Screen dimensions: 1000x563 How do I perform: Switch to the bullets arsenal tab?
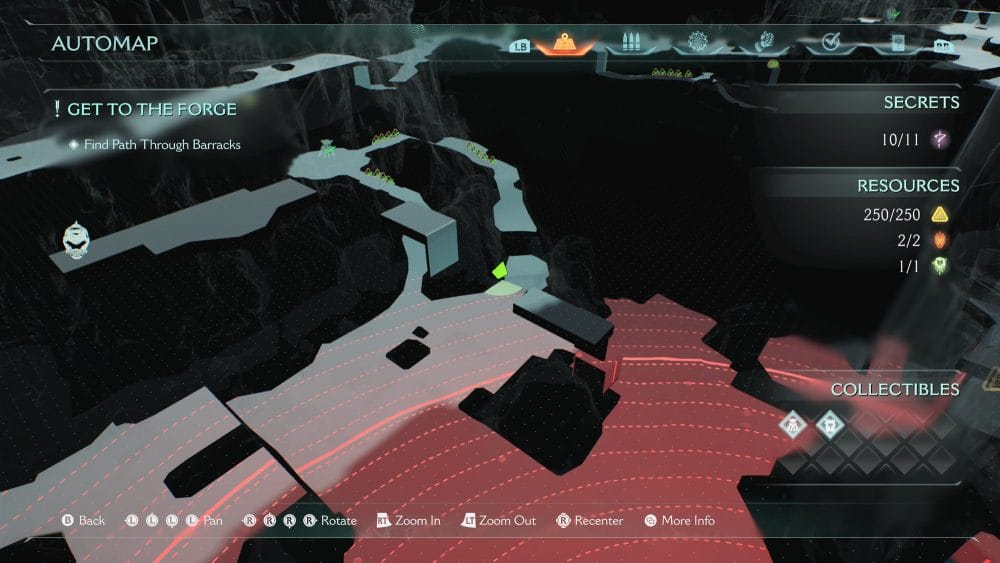[x=631, y=43]
